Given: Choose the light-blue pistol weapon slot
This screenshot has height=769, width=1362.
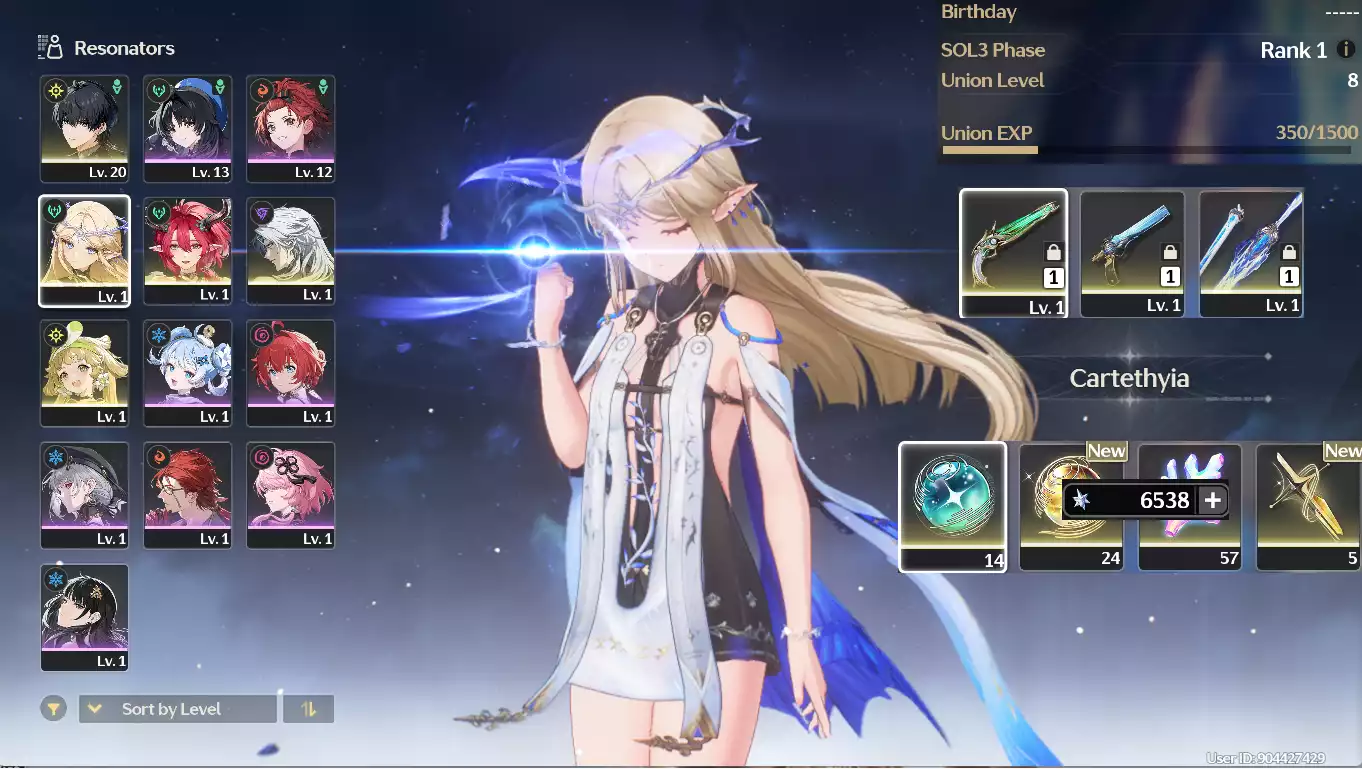Looking at the screenshot, I should 1132,252.
